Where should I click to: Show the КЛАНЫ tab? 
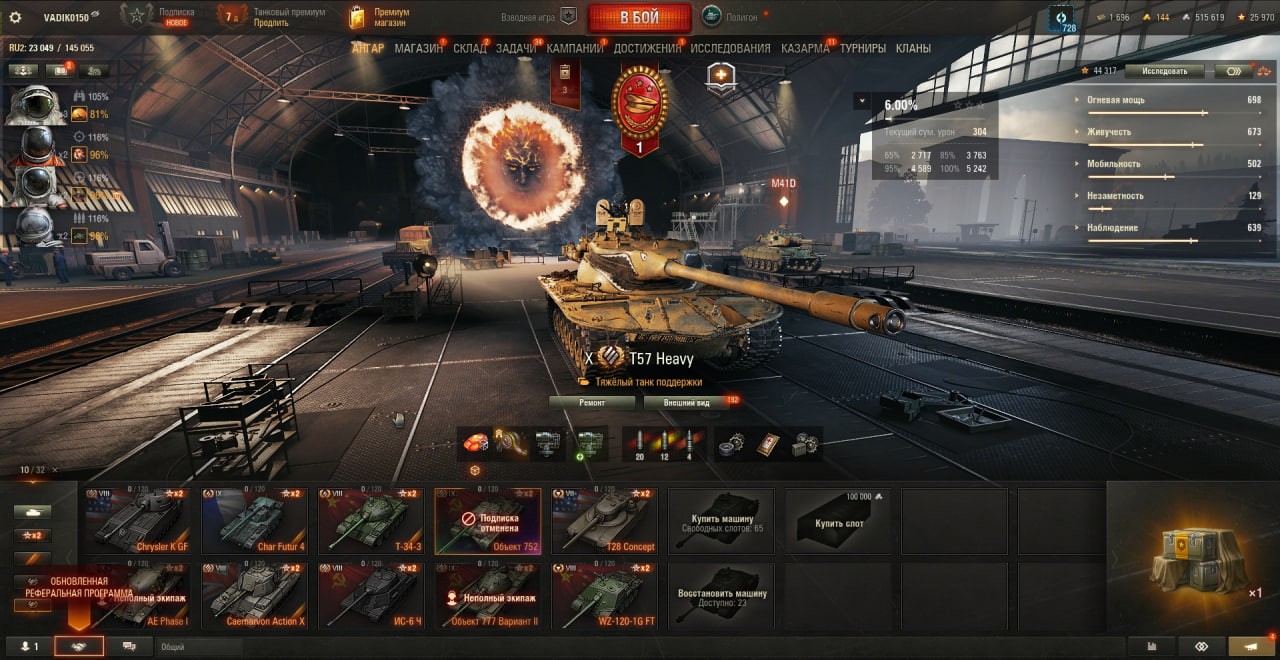click(x=913, y=48)
